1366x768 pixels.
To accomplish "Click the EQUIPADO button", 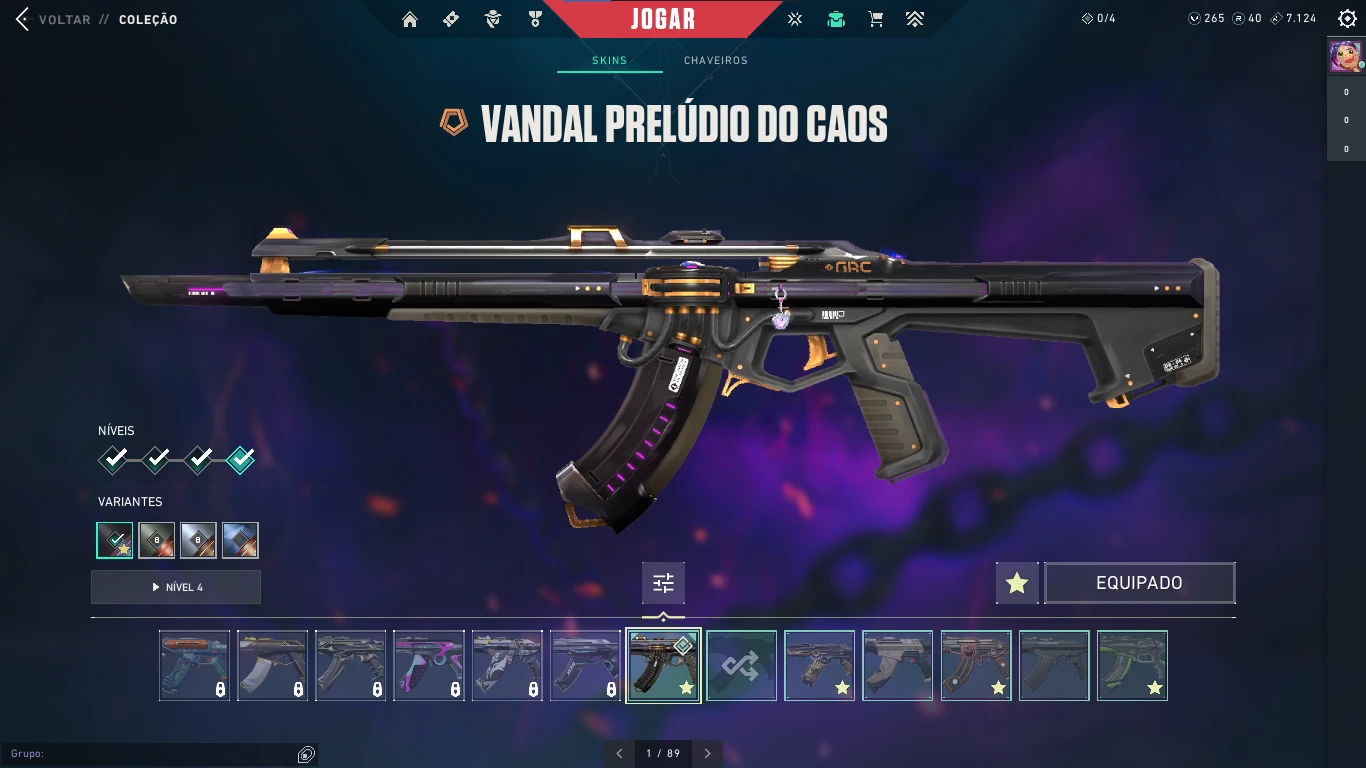I will [1139, 583].
